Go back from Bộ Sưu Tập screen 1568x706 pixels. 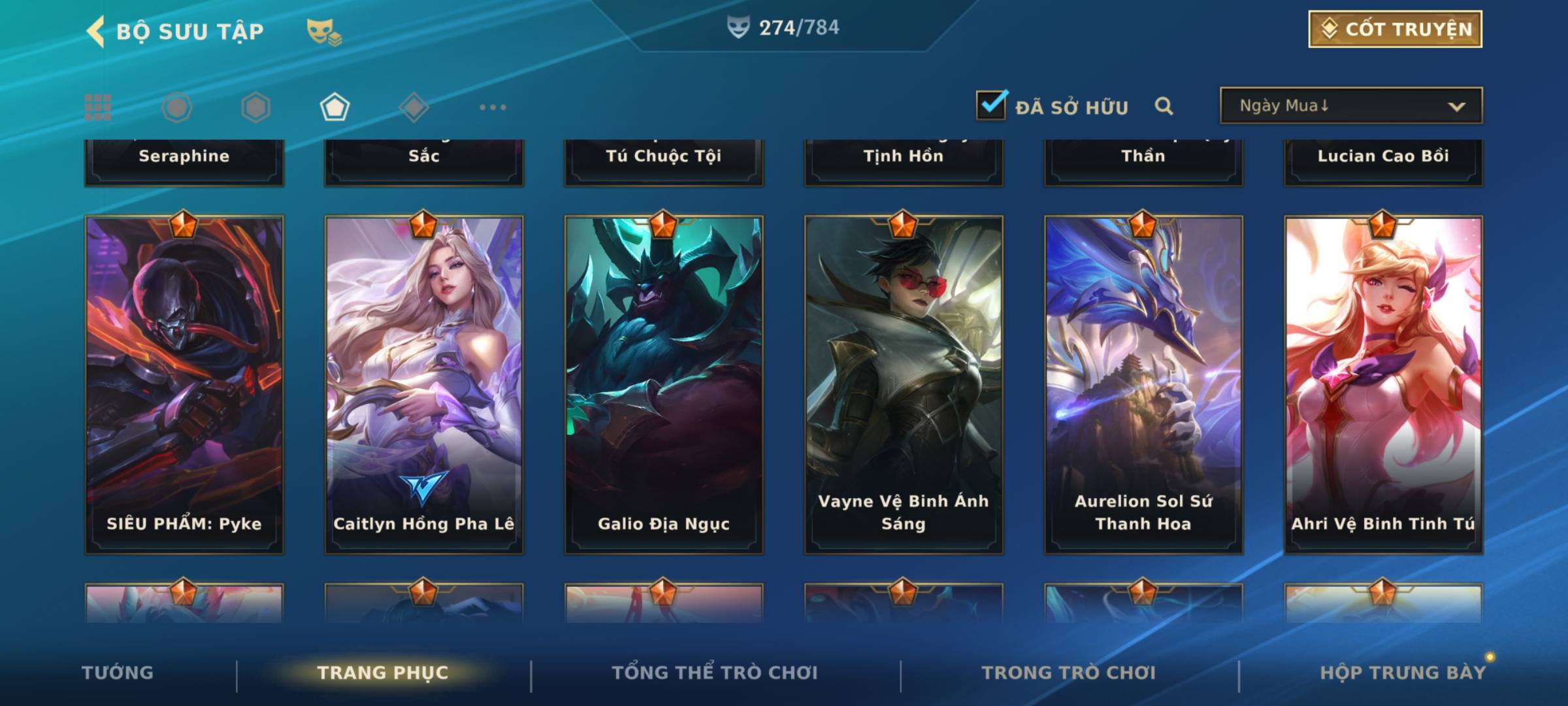[96, 31]
